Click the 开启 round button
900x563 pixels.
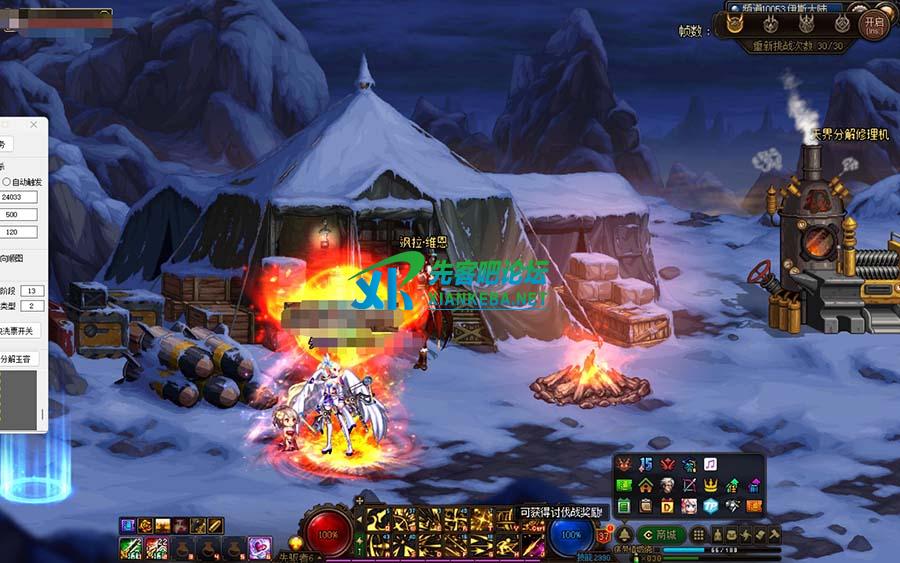click(x=875, y=26)
